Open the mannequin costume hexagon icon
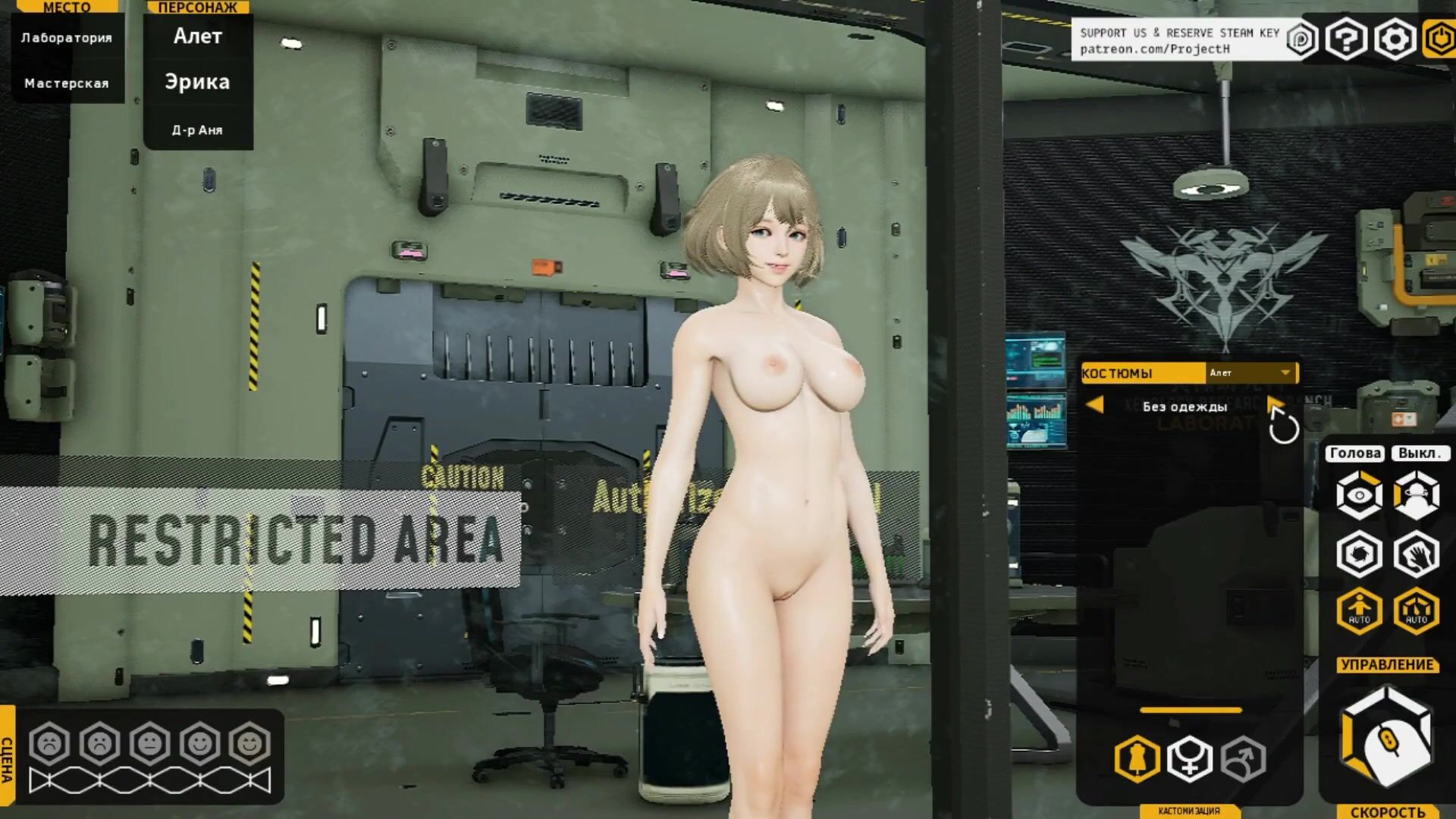 point(1137,758)
